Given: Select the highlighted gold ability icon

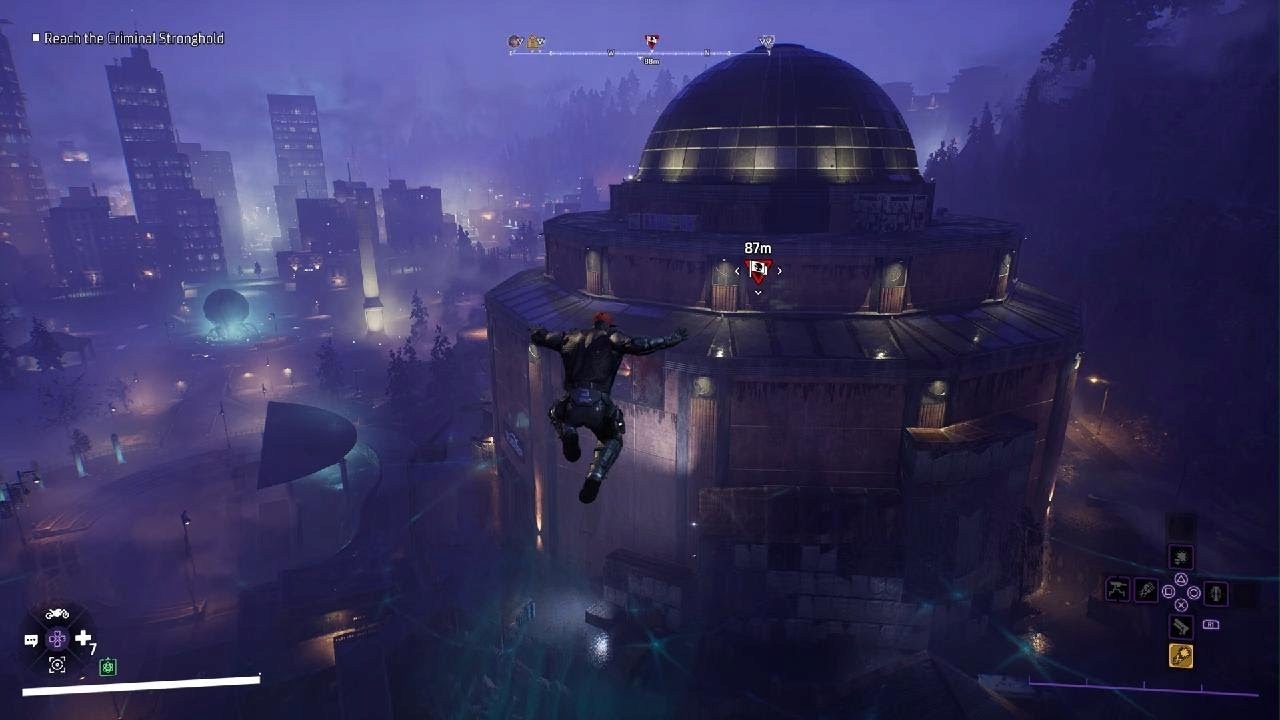Looking at the screenshot, I should 1180,656.
